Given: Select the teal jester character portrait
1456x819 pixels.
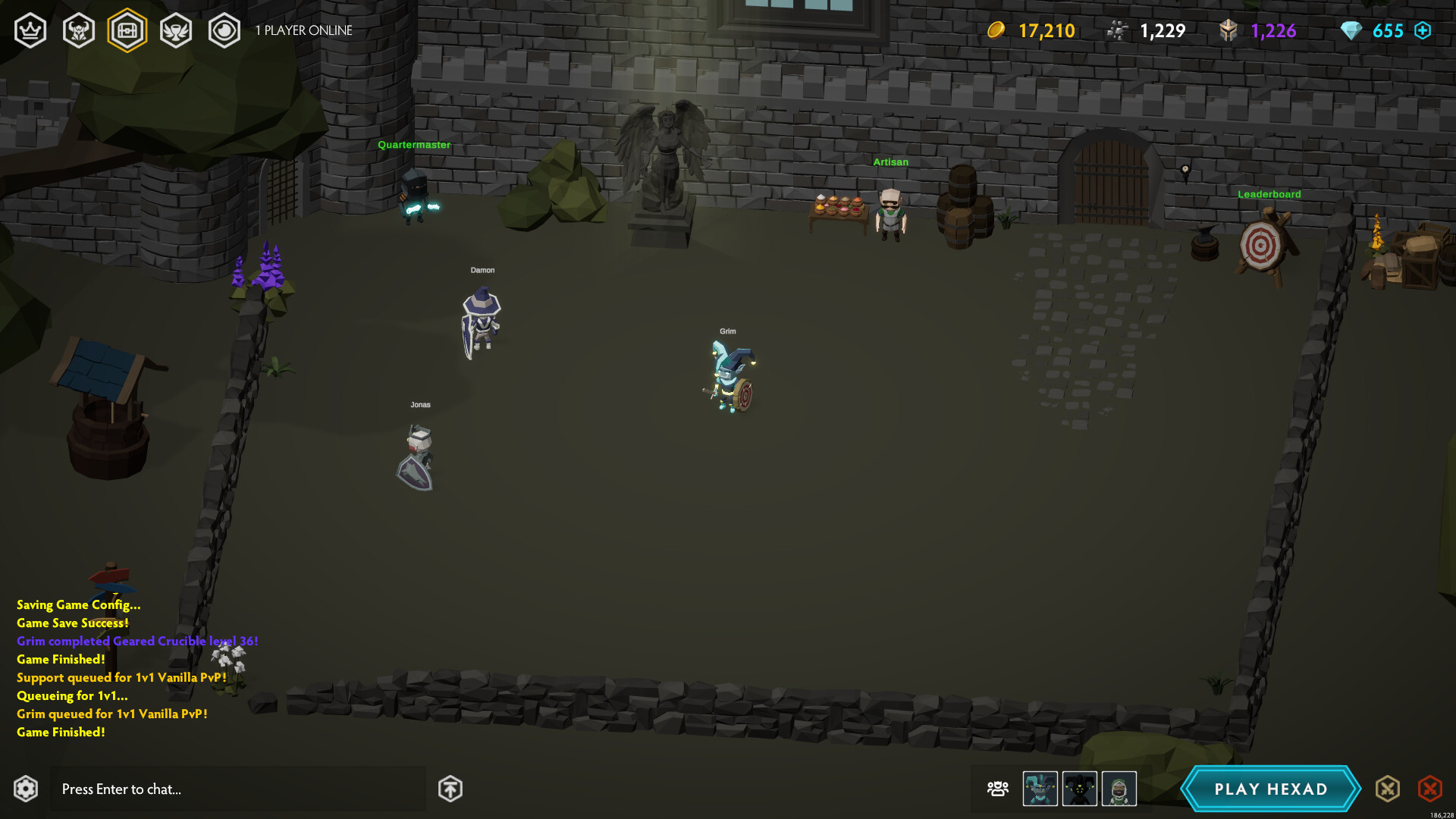Looking at the screenshot, I should click(x=1039, y=789).
